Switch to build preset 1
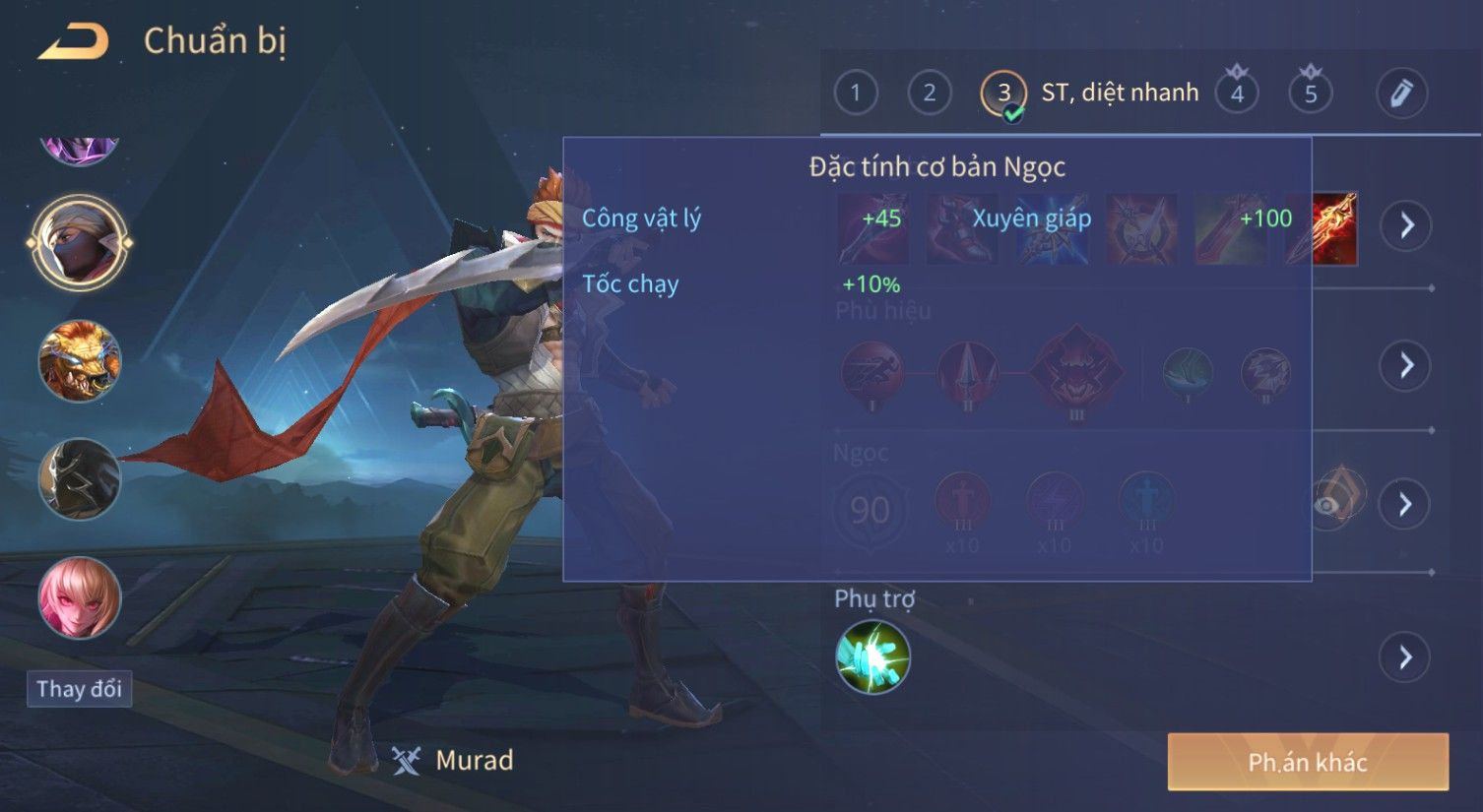This screenshot has height=812, width=1483. [855, 94]
